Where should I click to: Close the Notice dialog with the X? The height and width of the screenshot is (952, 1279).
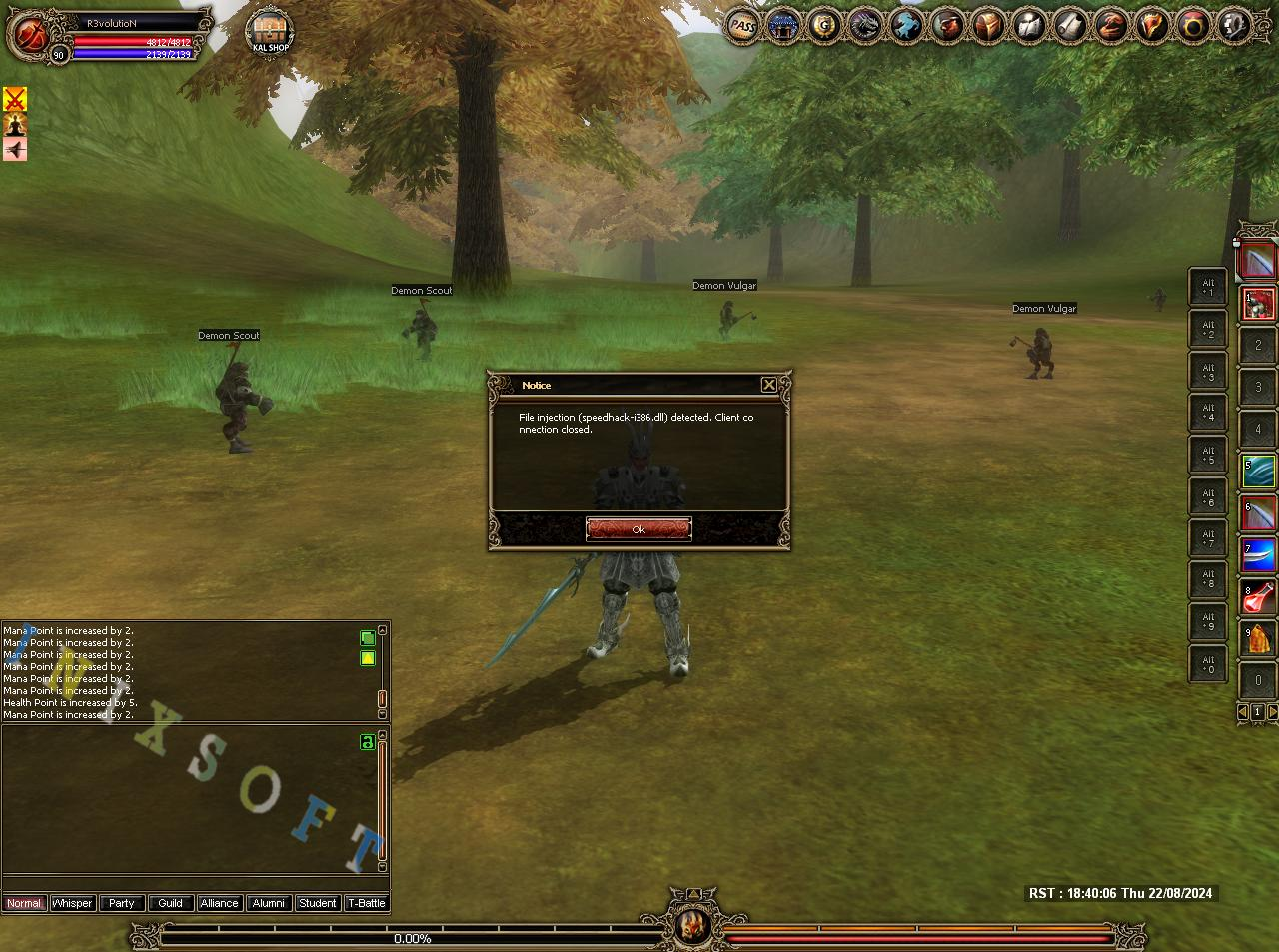[768, 385]
